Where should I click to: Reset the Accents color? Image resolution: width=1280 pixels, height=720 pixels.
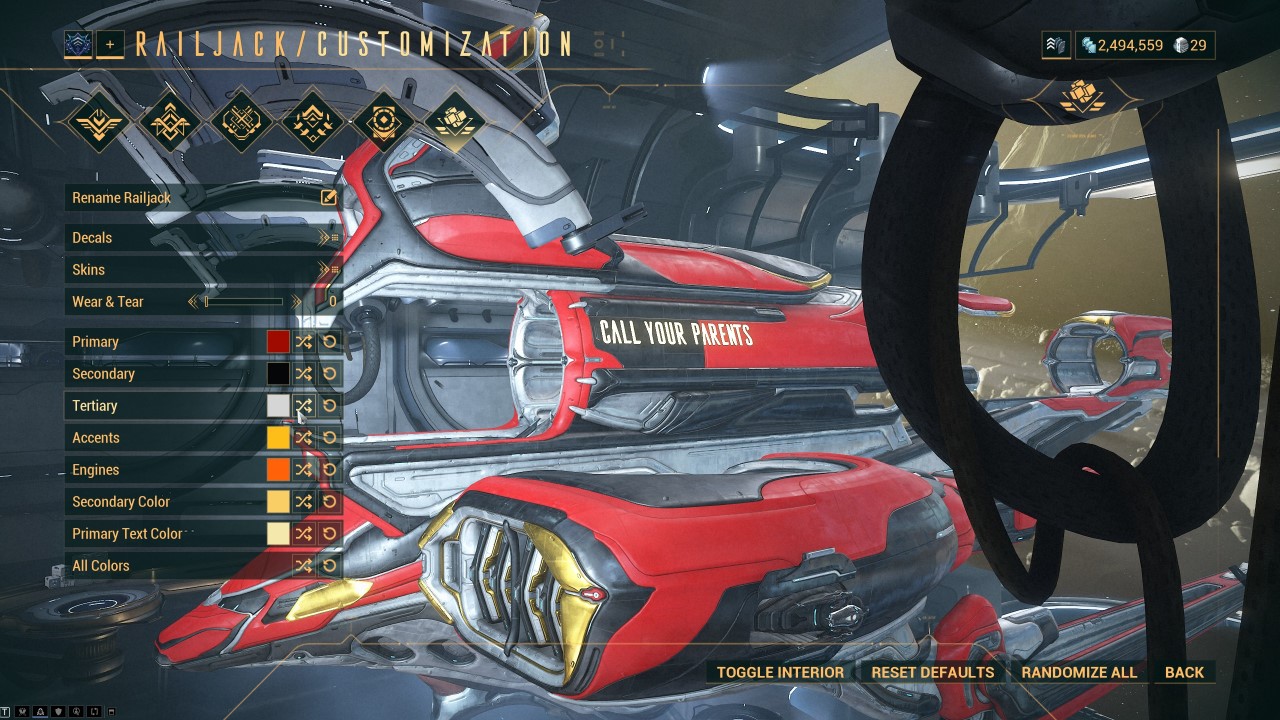coord(329,437)
